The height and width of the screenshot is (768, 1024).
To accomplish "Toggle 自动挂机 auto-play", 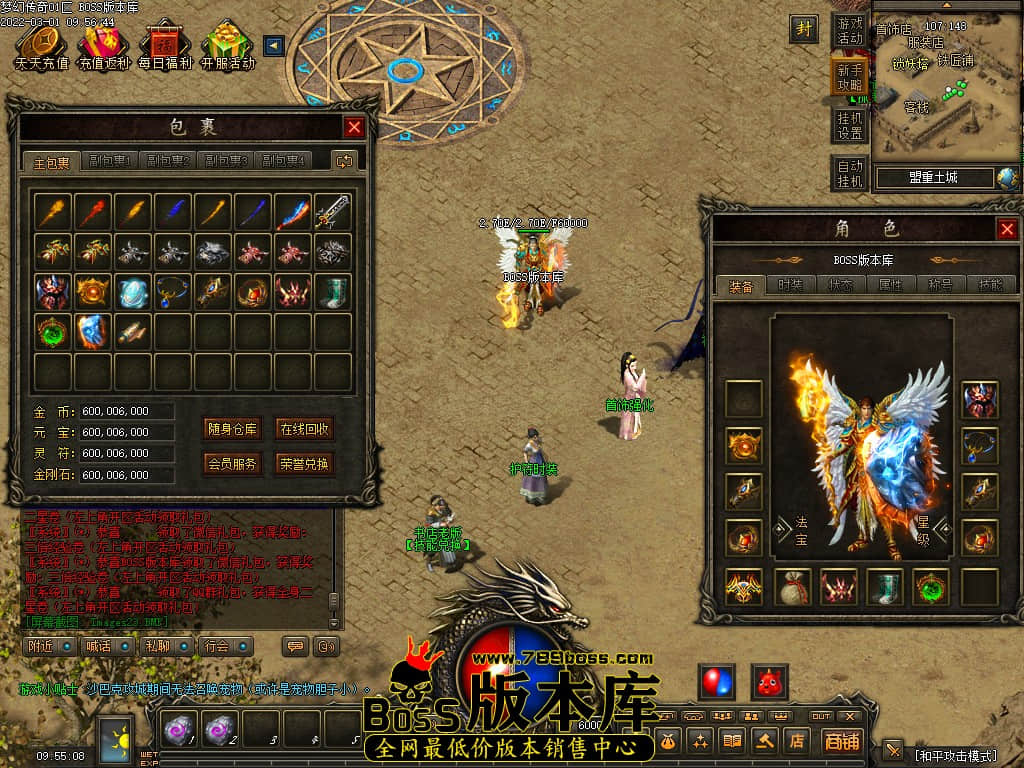I will (850, 173).
